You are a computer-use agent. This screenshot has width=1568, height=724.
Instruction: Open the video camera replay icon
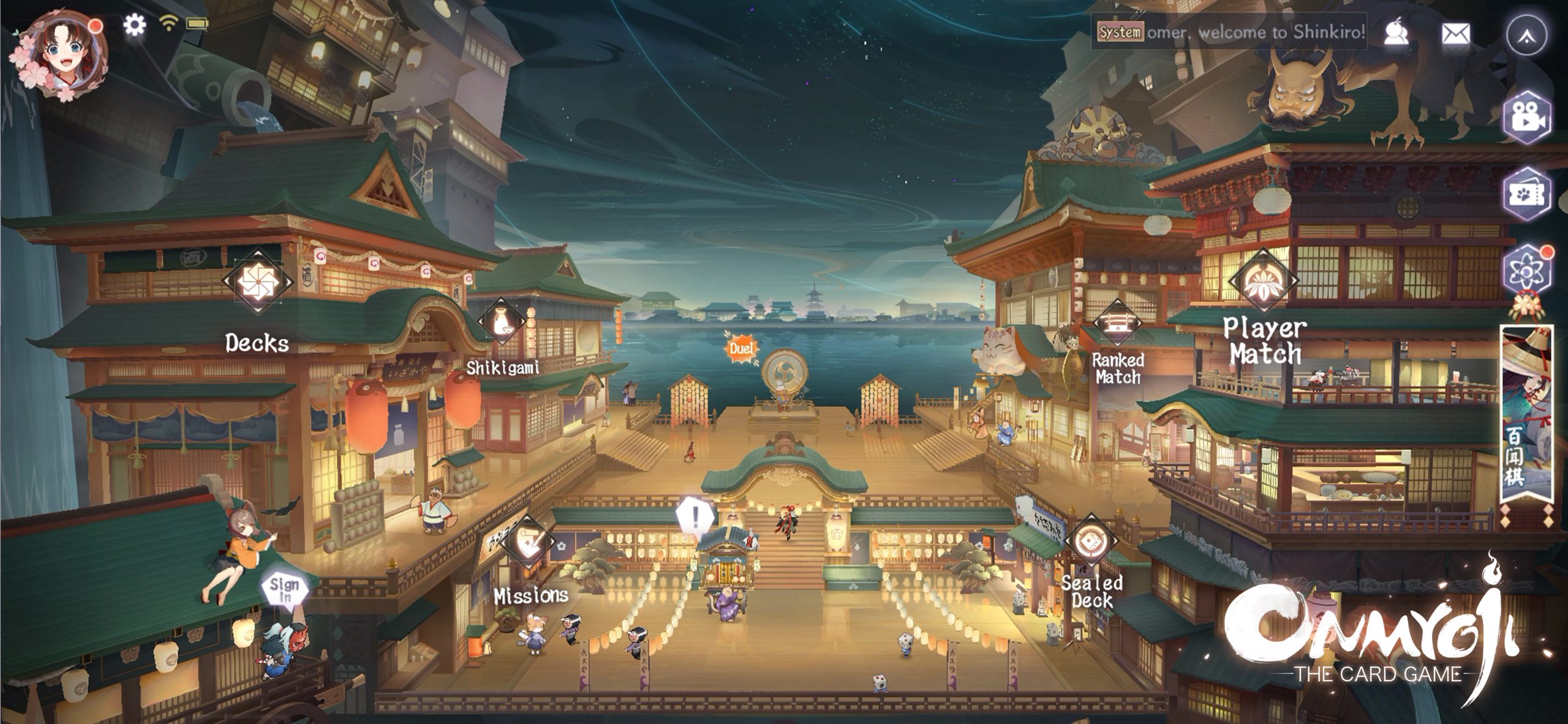coord(1528,119)
